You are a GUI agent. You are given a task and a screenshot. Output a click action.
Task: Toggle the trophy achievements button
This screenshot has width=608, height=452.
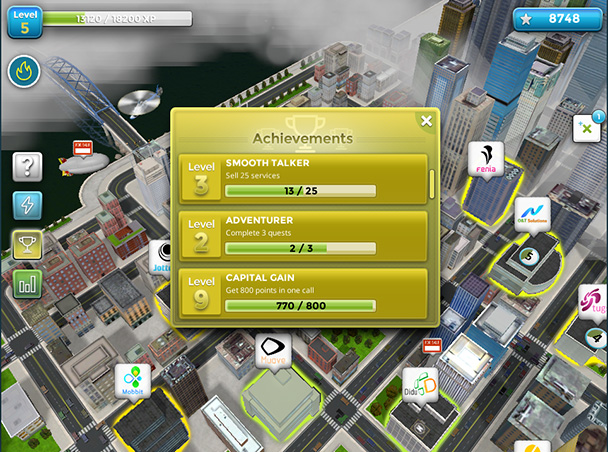pyautogui.click(x=27, y=244)
